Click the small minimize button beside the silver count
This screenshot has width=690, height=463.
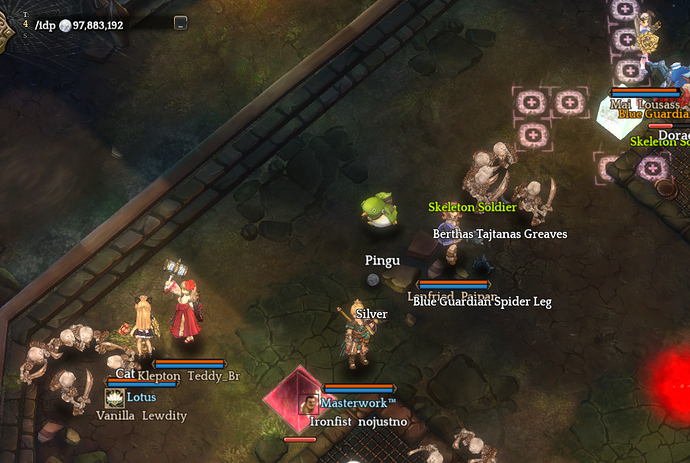180,24
